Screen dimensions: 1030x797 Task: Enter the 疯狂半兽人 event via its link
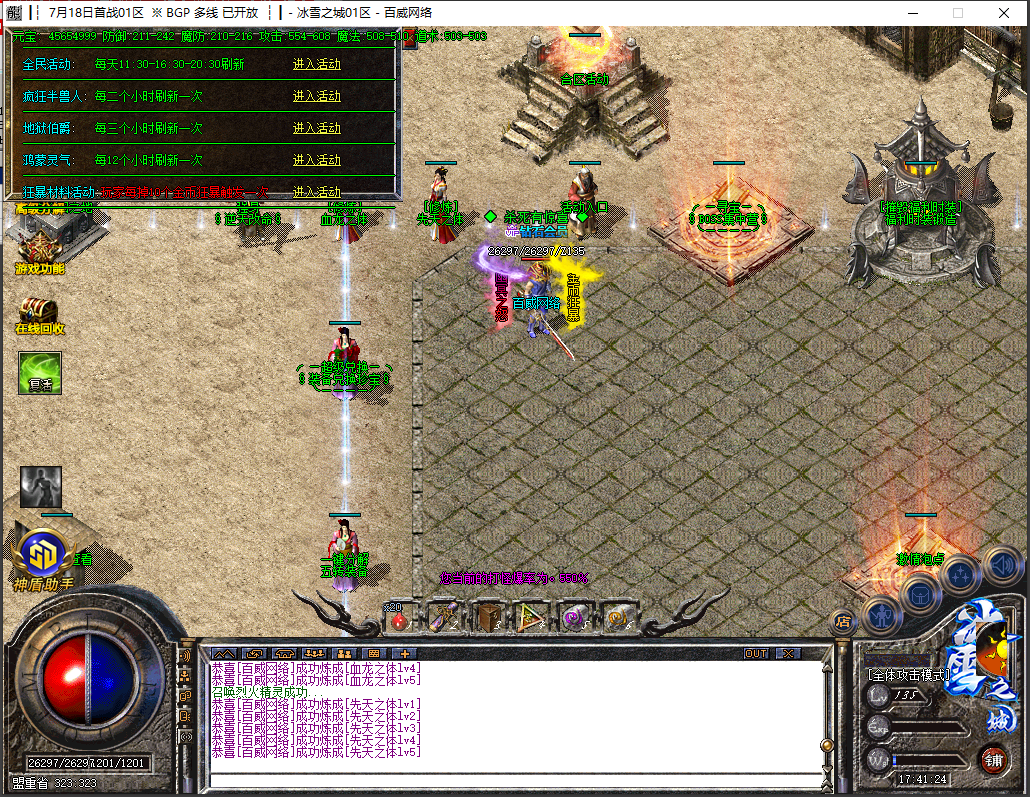tap(317, 96)
